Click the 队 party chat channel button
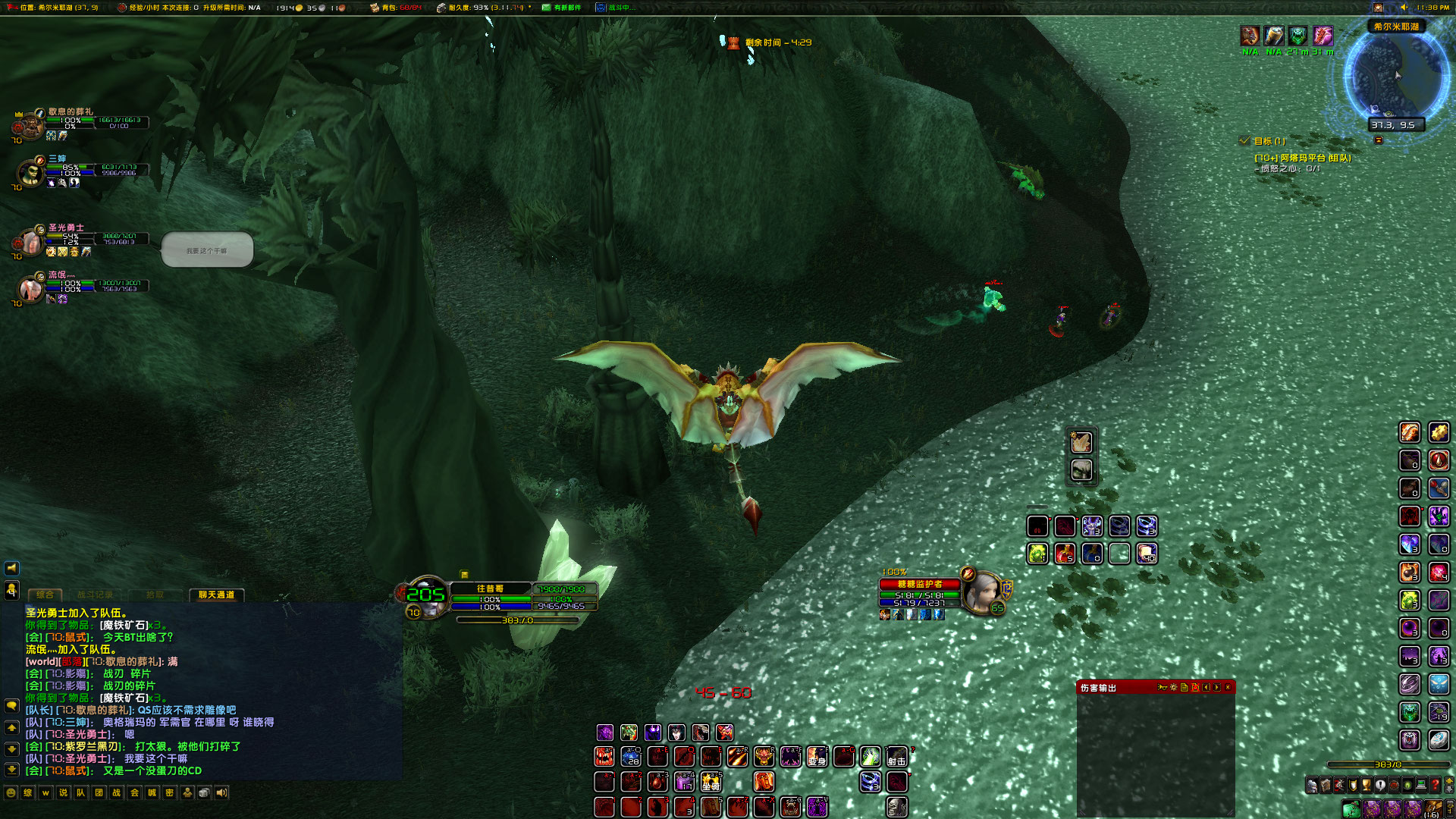1456x819 pixels. coord(80,793)
